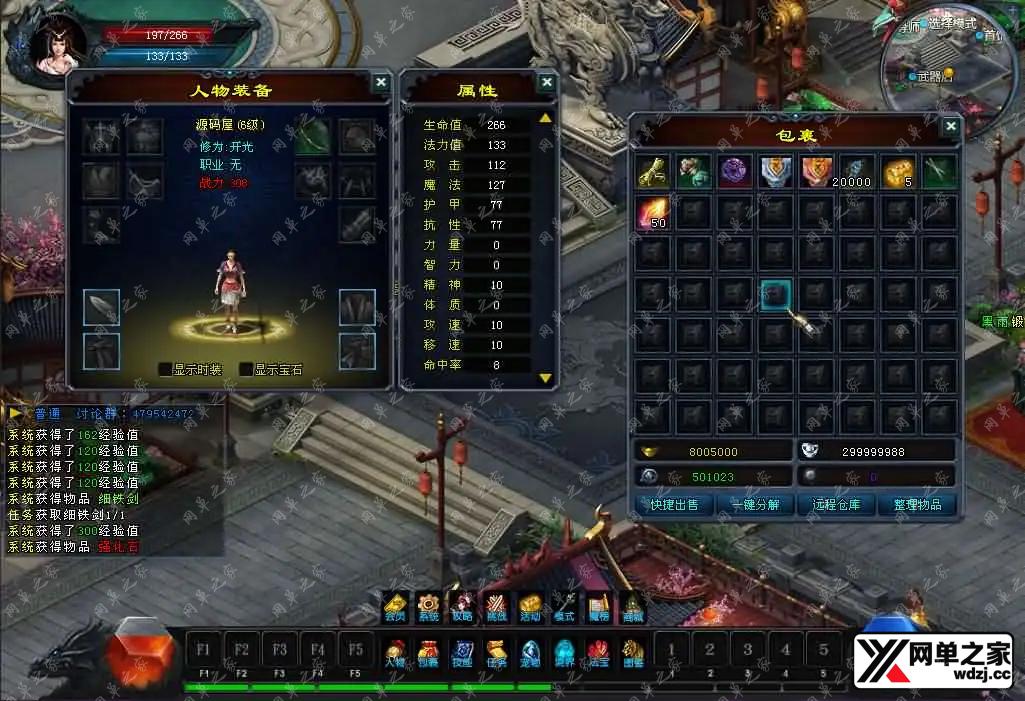Close the 人物装备 character equipment panel

pyautogui.click(x=381, y=83)
